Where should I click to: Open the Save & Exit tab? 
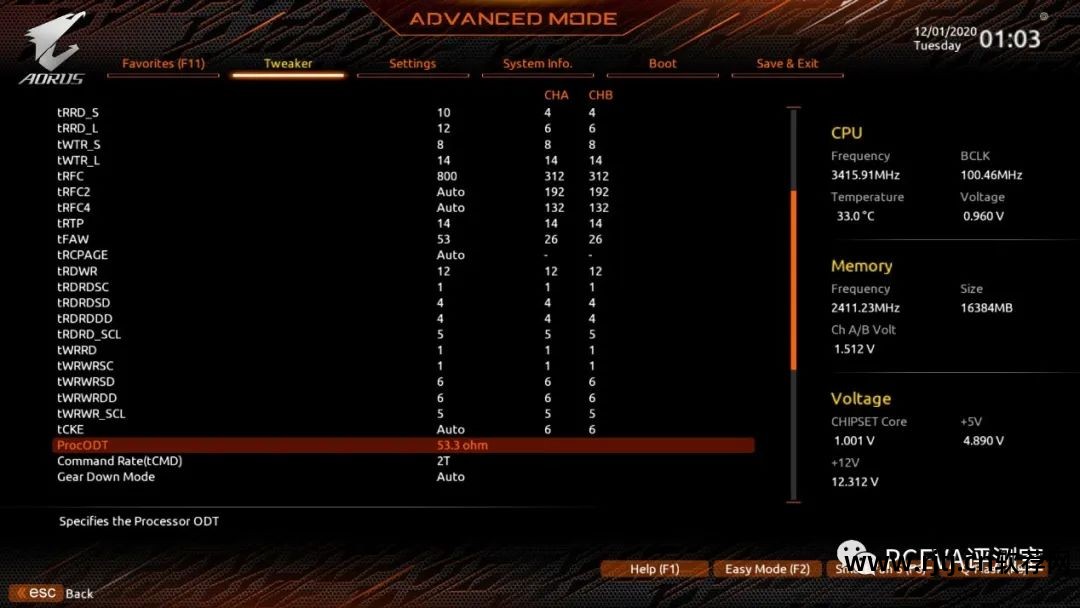point(787,64)
